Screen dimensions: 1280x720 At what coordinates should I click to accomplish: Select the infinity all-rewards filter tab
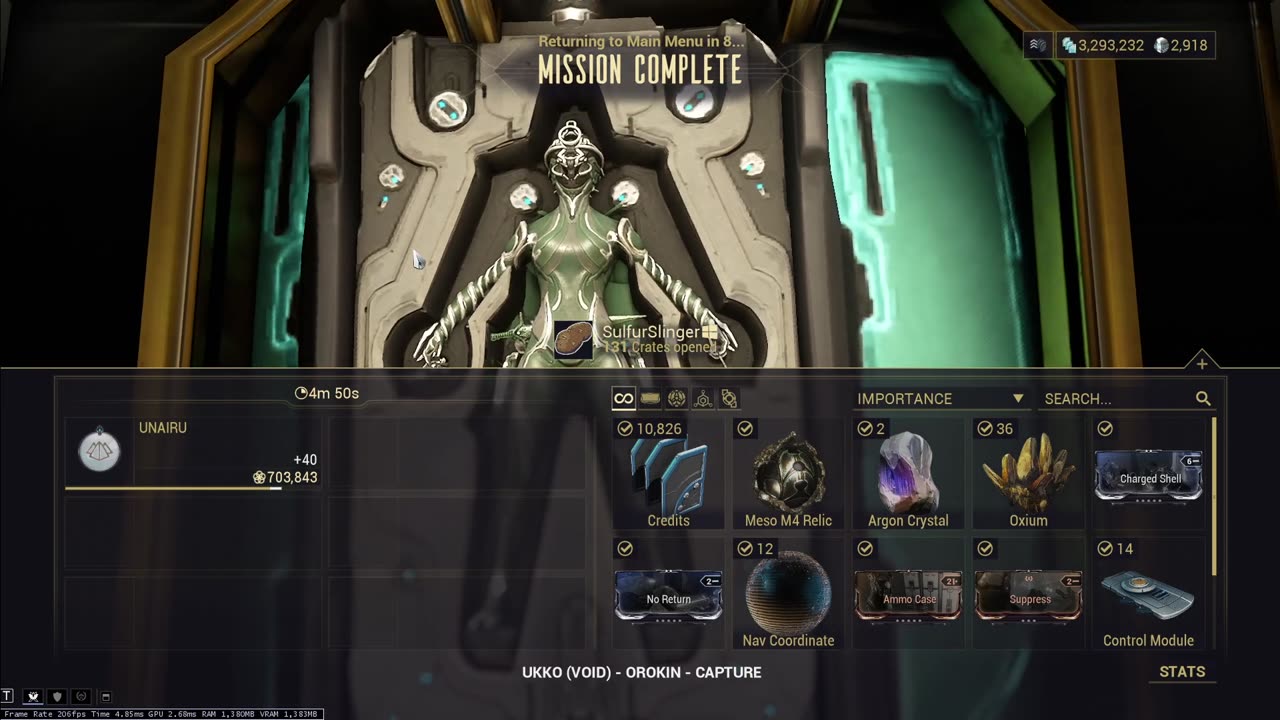623,398
